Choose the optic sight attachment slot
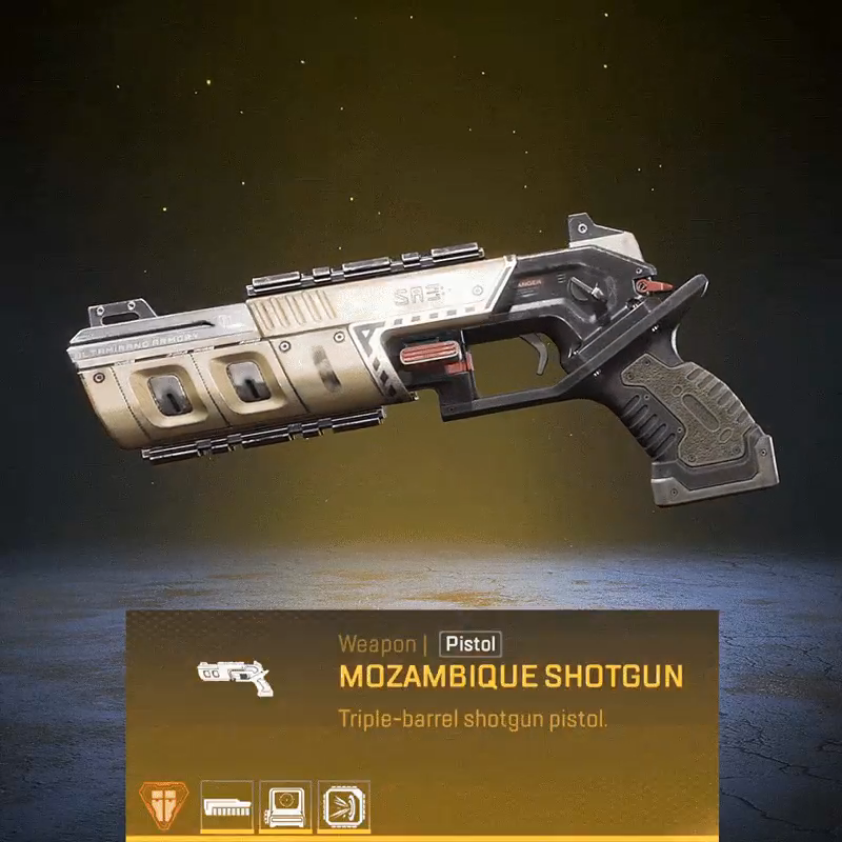This screenshot has width=842, height=842. pos(285,805)
